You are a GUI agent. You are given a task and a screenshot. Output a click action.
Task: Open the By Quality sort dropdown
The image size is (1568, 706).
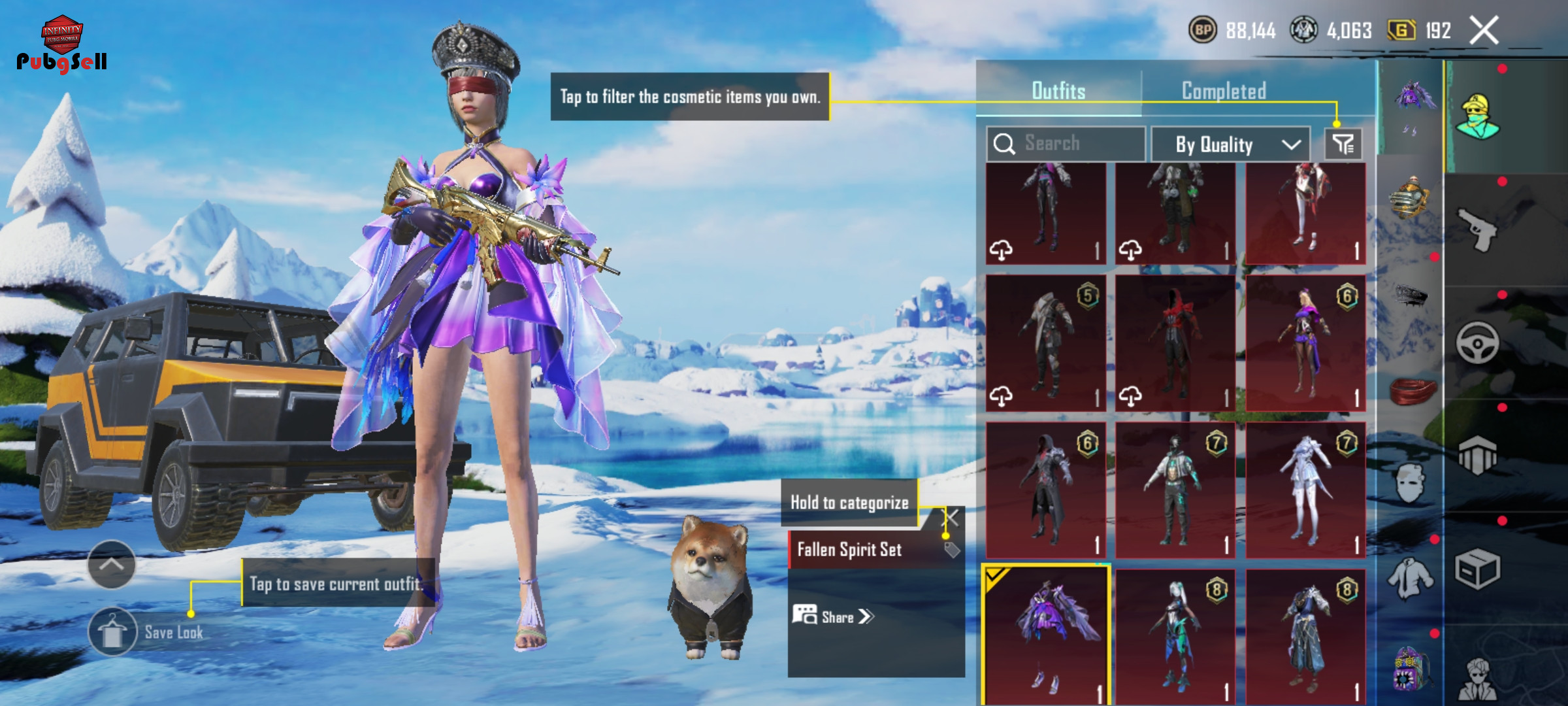pos(1230,144)
